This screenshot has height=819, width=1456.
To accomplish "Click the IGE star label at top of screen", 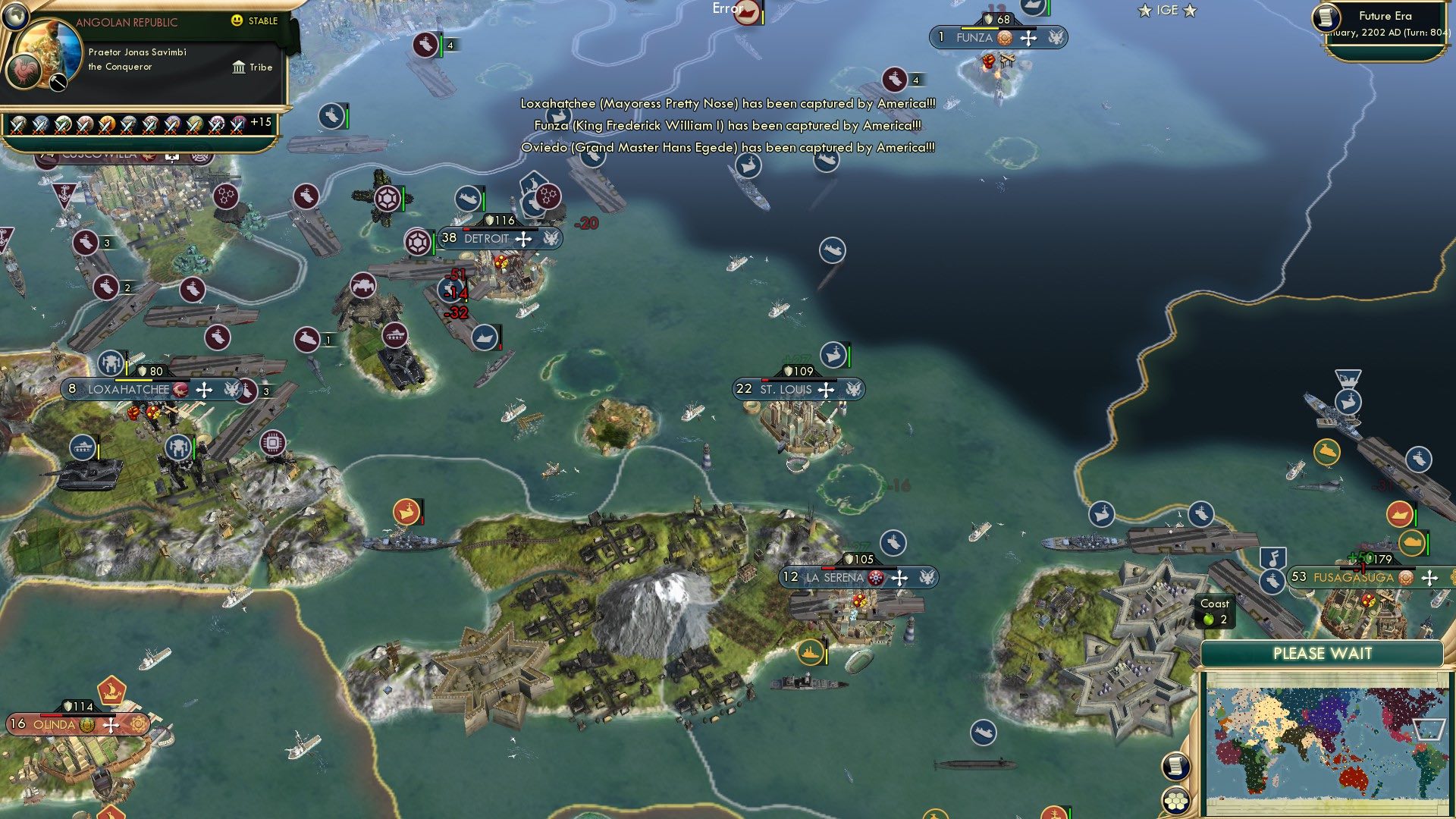I will point(1166,10).
